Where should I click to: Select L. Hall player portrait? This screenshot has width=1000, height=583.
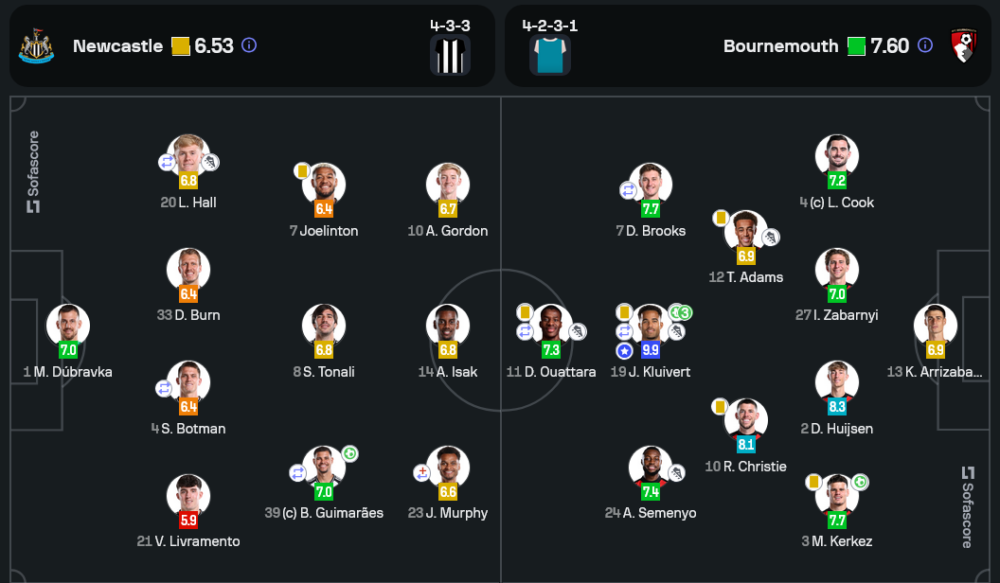188,157
